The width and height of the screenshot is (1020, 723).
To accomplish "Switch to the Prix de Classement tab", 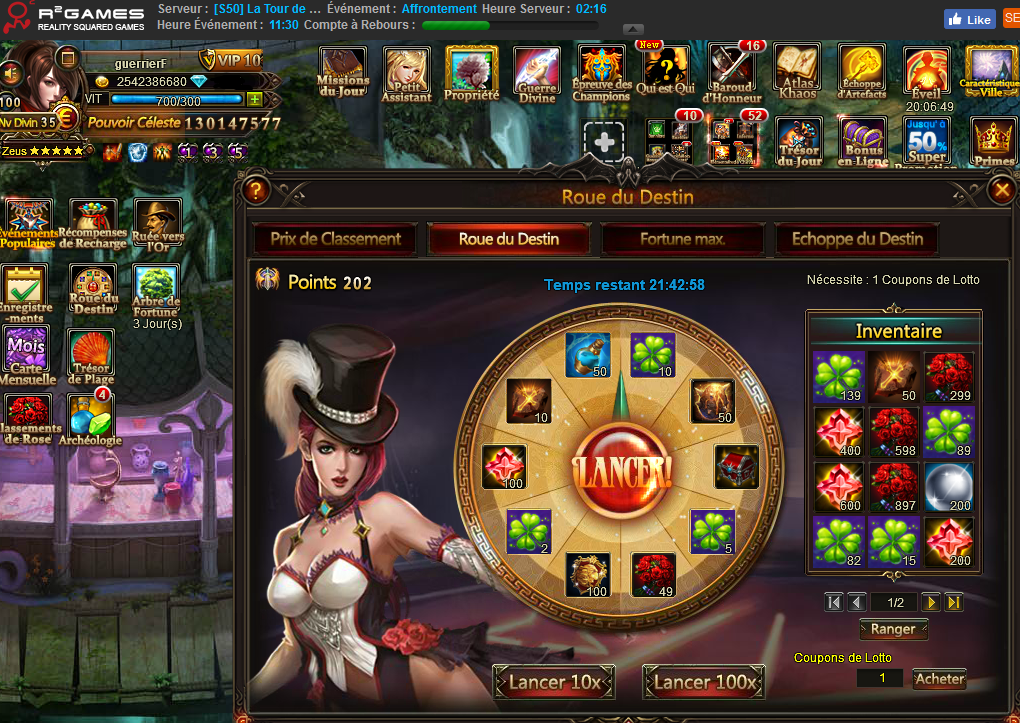I will 335,239.
